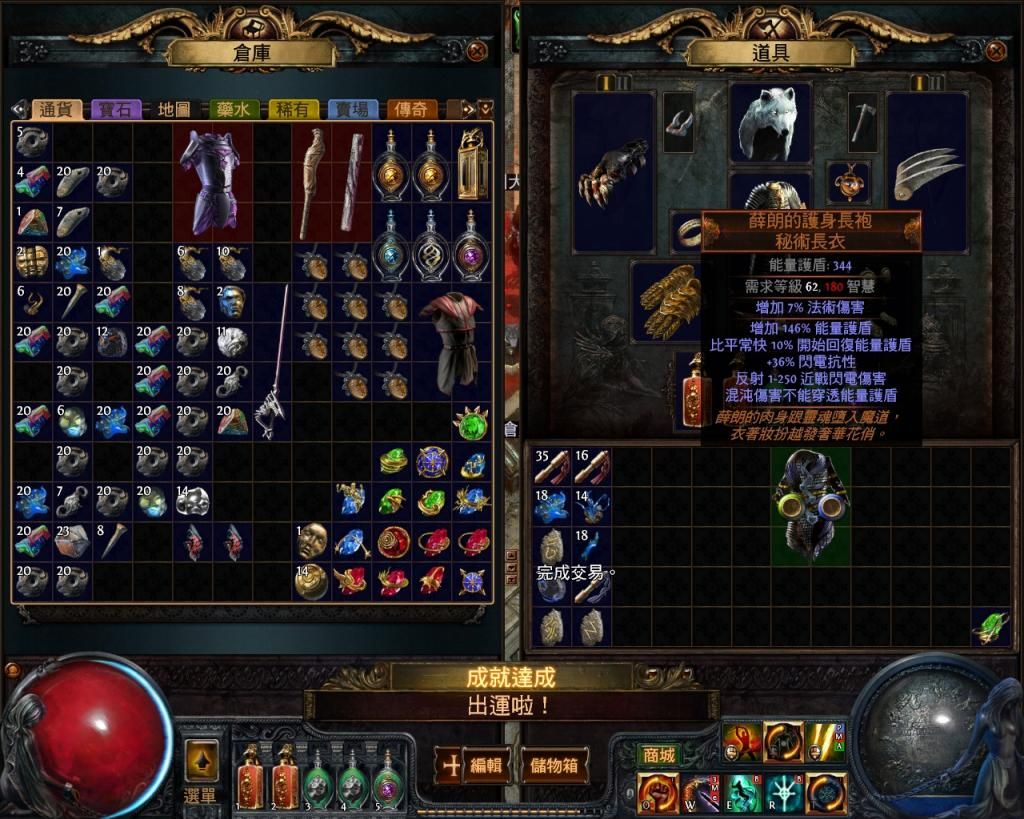Select the purple body armour in stash
1024x819 pixels.
click(211, 182)
